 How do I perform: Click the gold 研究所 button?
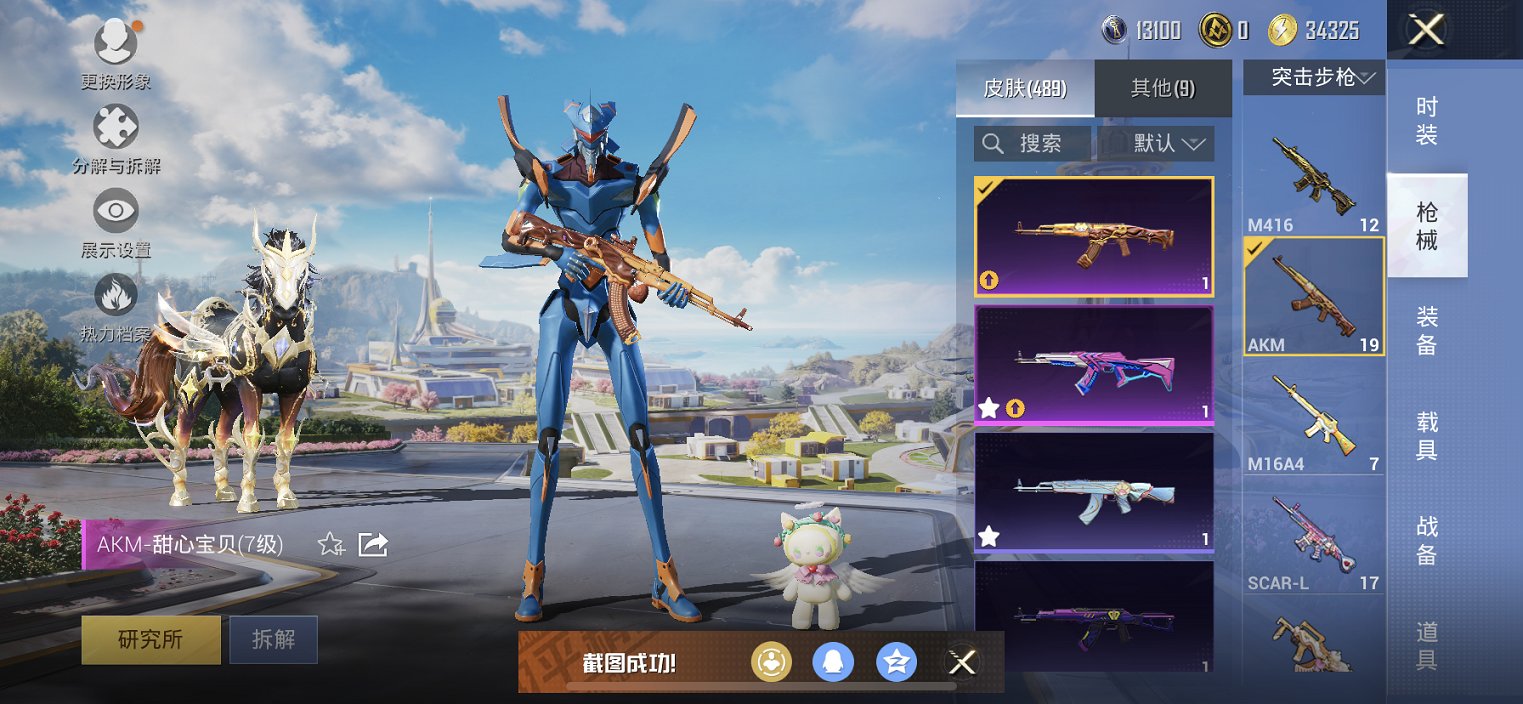[x=151, y=640]
